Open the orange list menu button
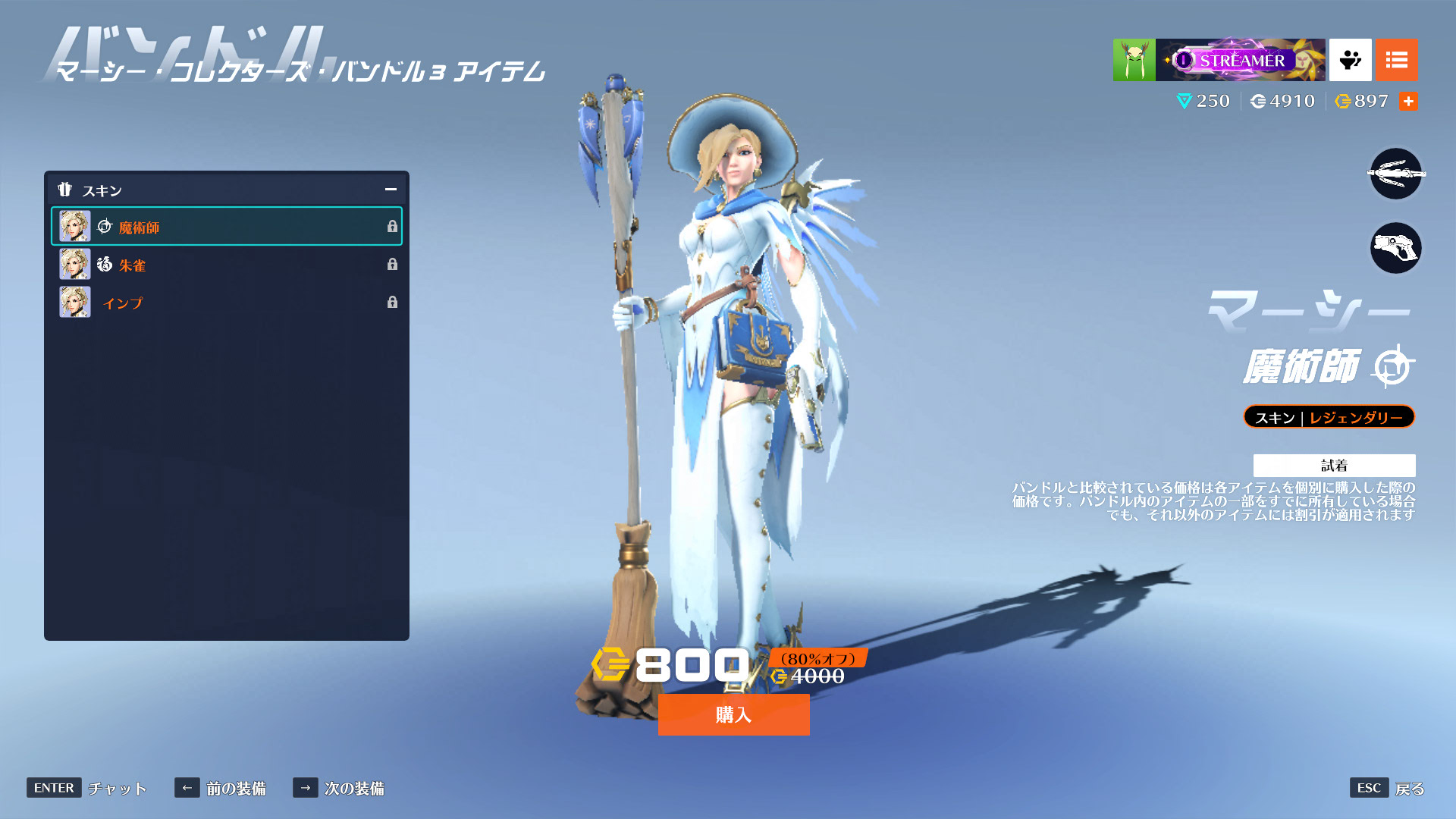Screen dimensions: 1456x819 click(x=1396, y=60)
